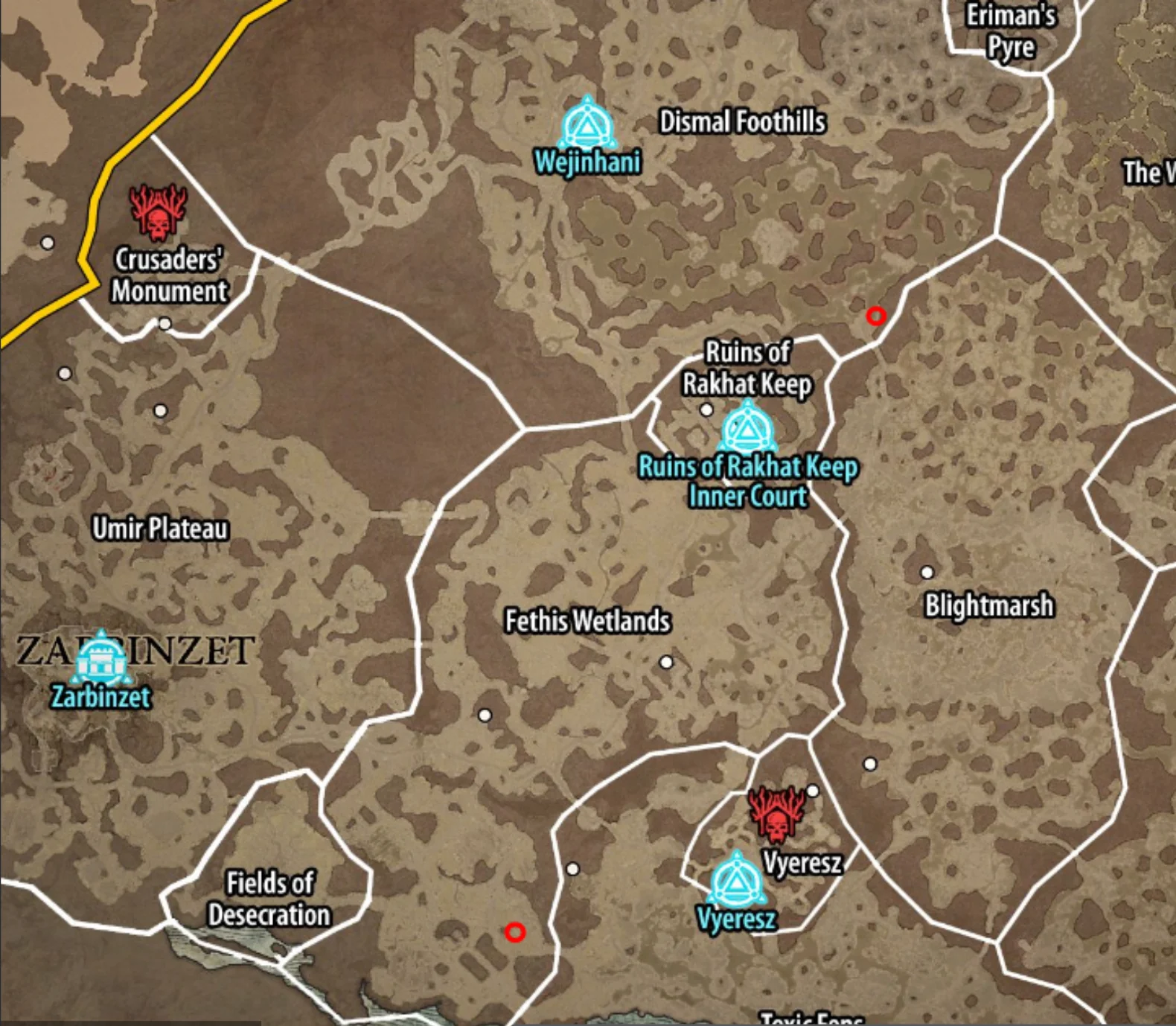Open the white dot in Blightmarsh region
The image size is (1176, 1026).
click(927, 573)
